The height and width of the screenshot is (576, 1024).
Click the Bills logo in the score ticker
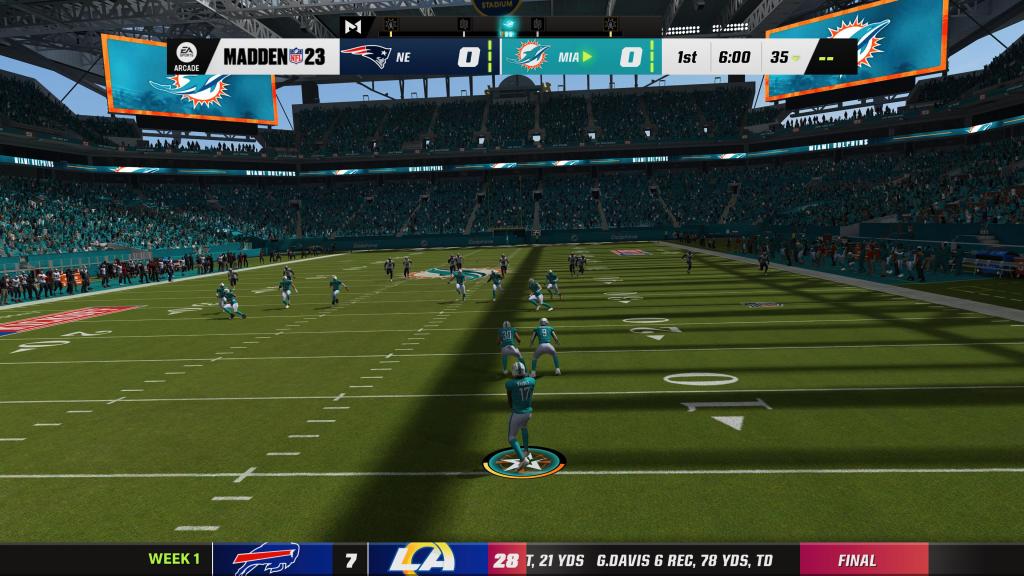[x=267, y=560]
